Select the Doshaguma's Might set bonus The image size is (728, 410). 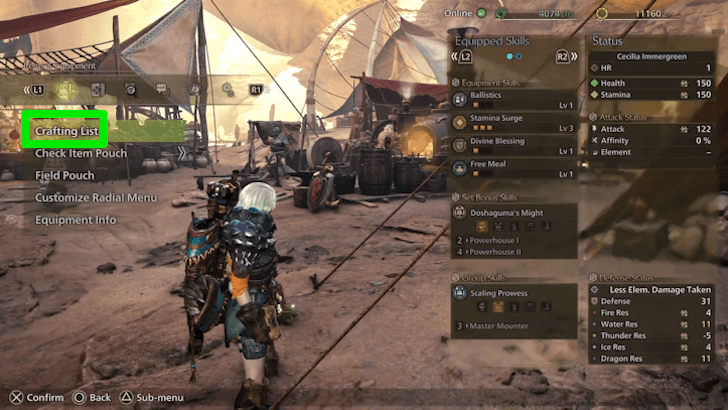(x=512, y=212)
